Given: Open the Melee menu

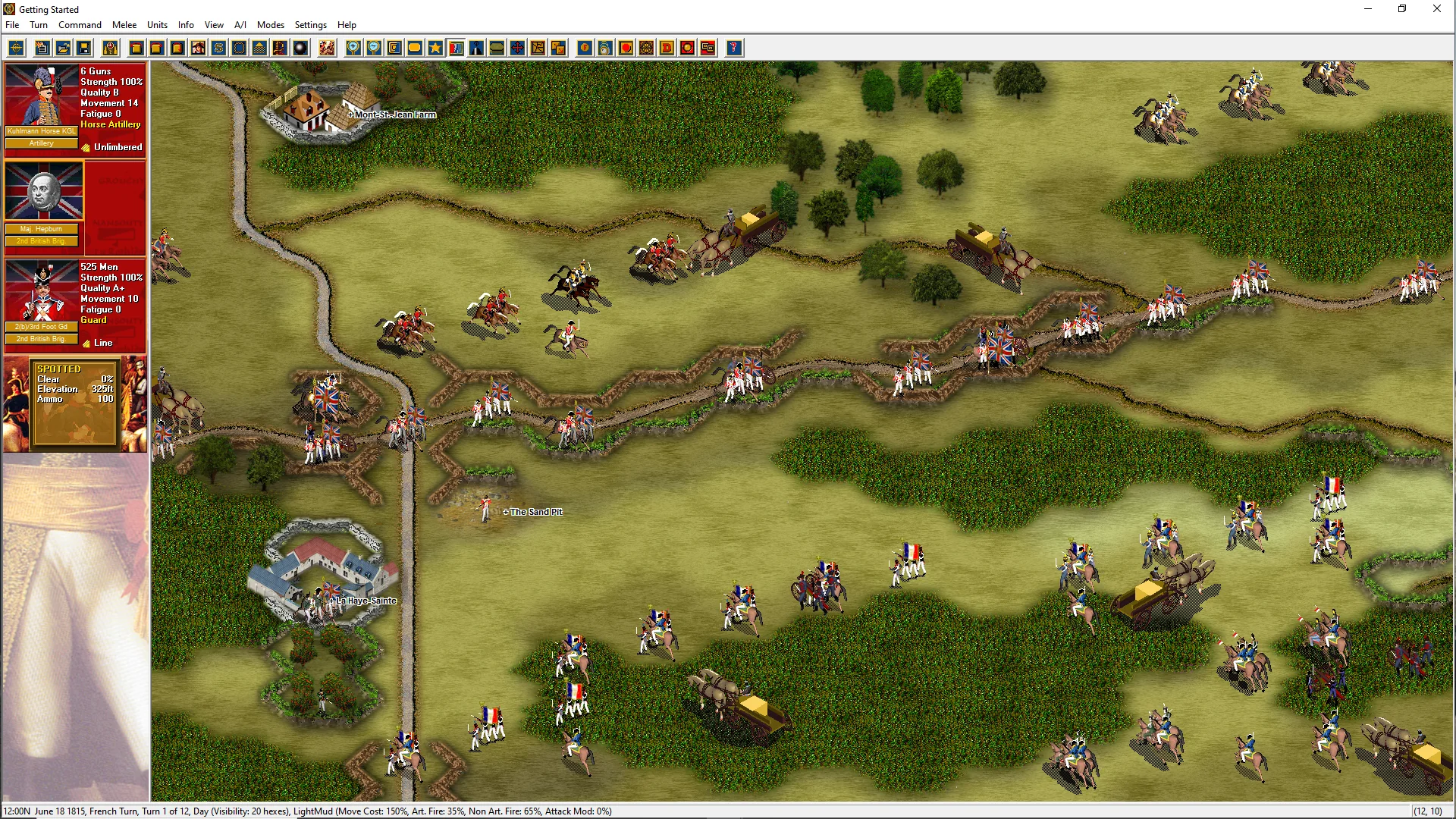Looking at the screenshot, I should [x=124, y=25].
